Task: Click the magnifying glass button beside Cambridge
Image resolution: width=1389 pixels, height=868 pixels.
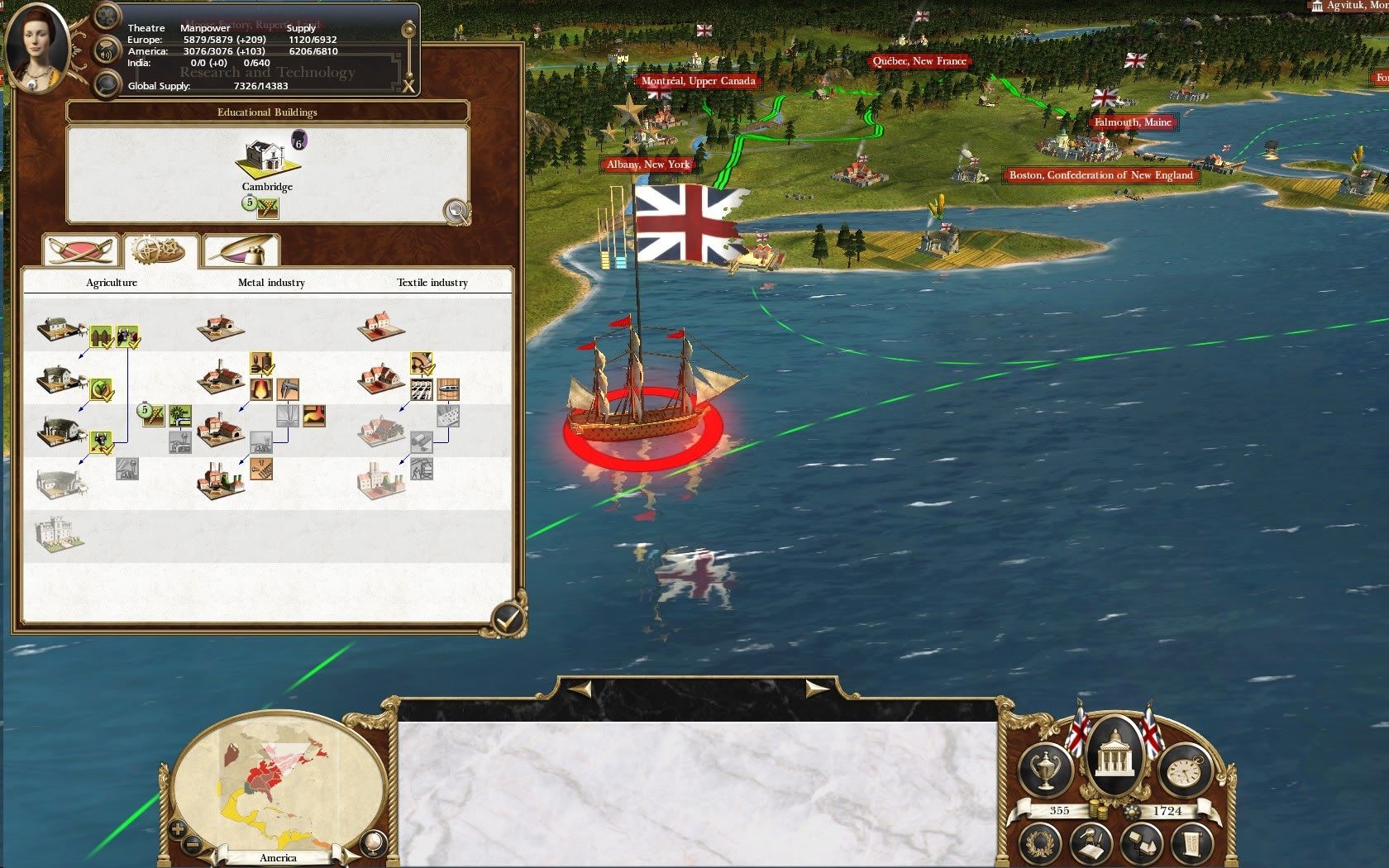Action: click(456, 212)
